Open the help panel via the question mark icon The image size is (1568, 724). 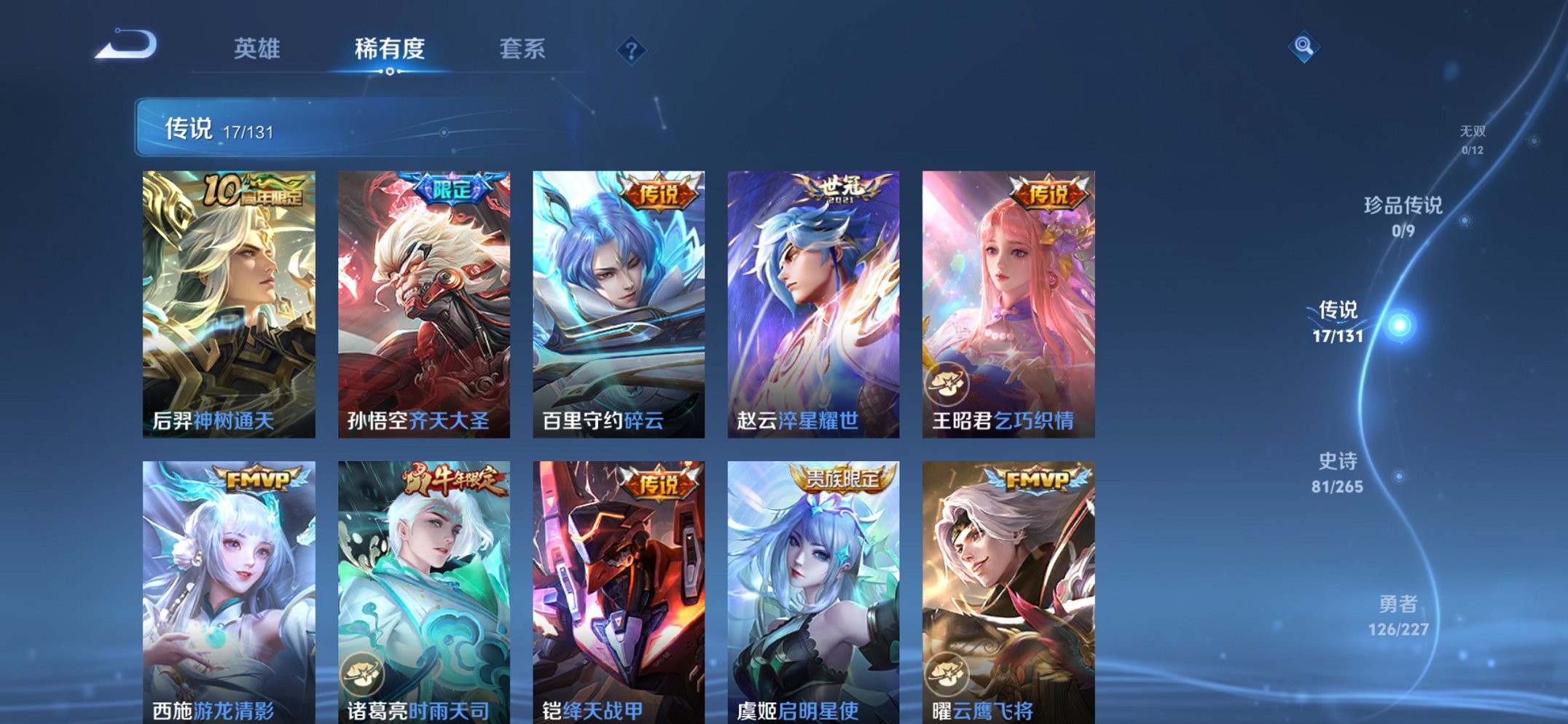(x=631, y=50)
